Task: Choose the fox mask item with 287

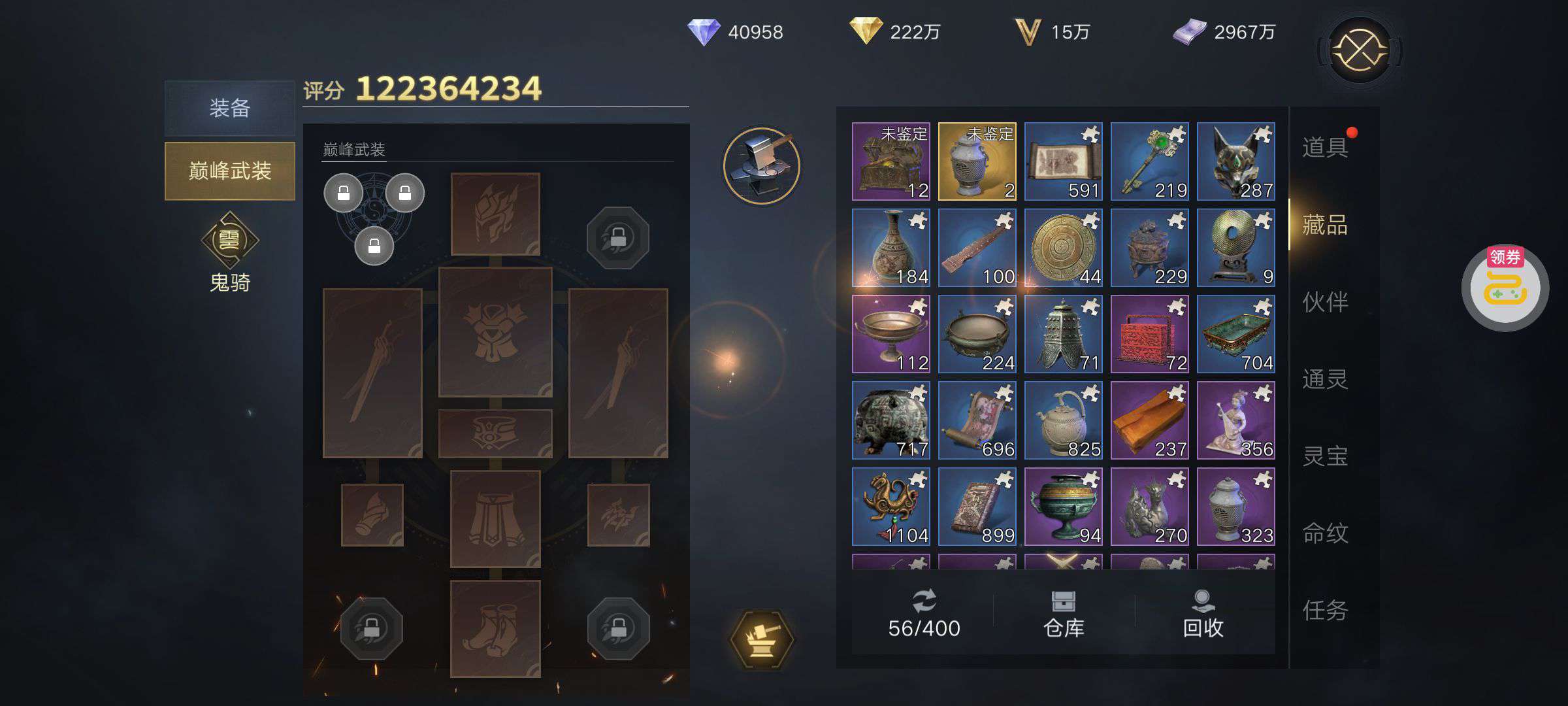Action: tap(1235, 161)
